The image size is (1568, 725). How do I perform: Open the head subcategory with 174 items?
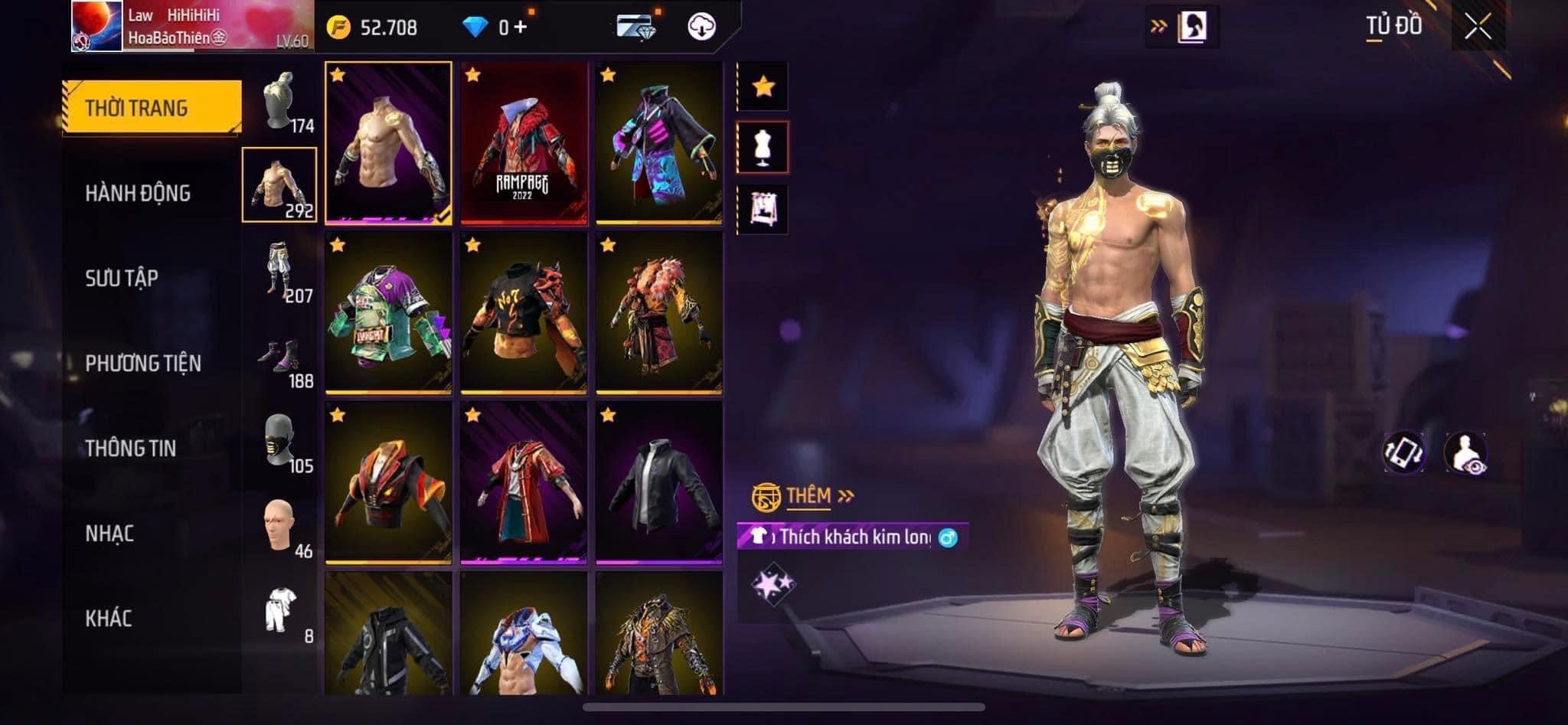280,103
